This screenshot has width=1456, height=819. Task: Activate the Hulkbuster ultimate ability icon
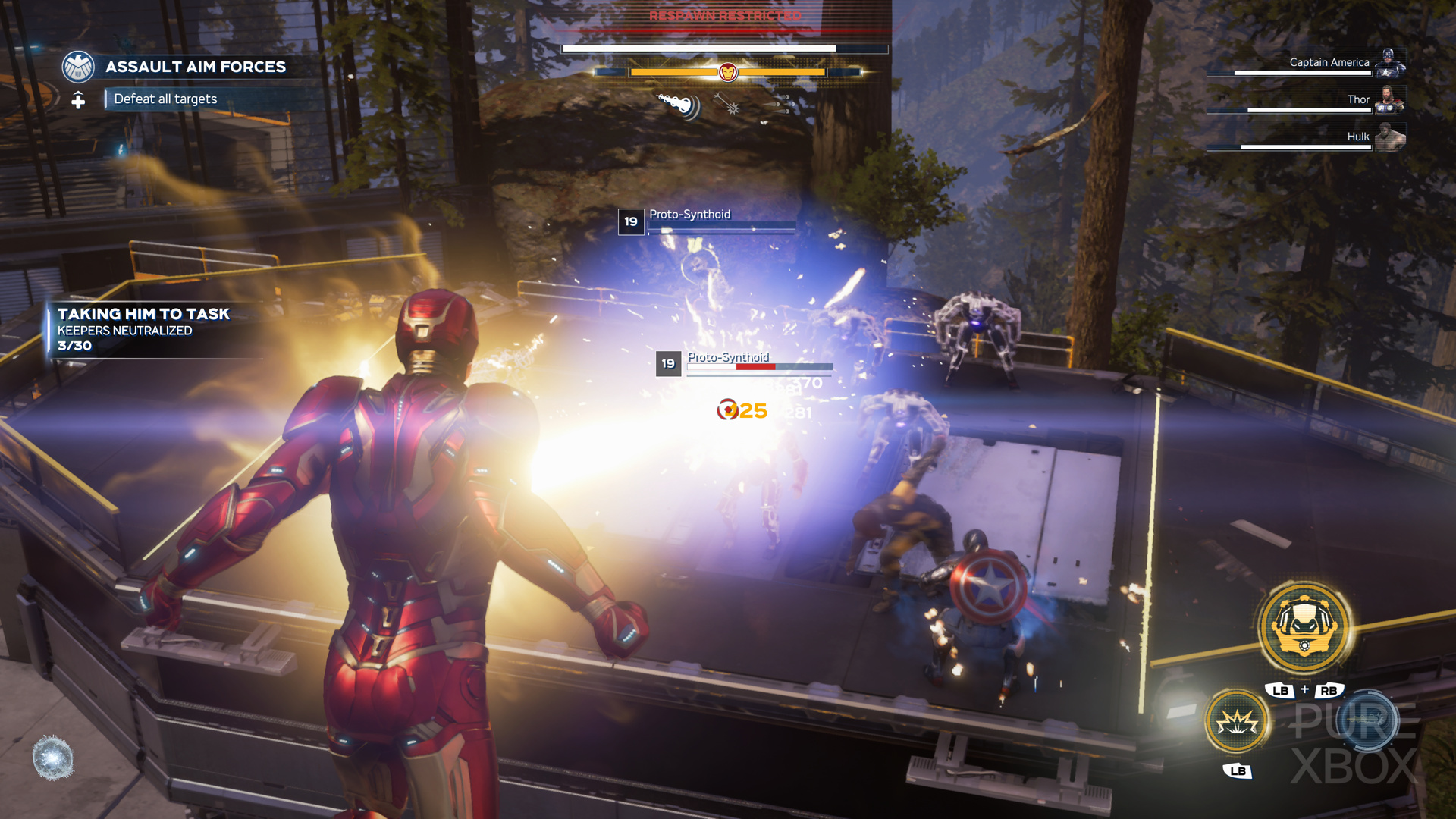[1304, 626]
